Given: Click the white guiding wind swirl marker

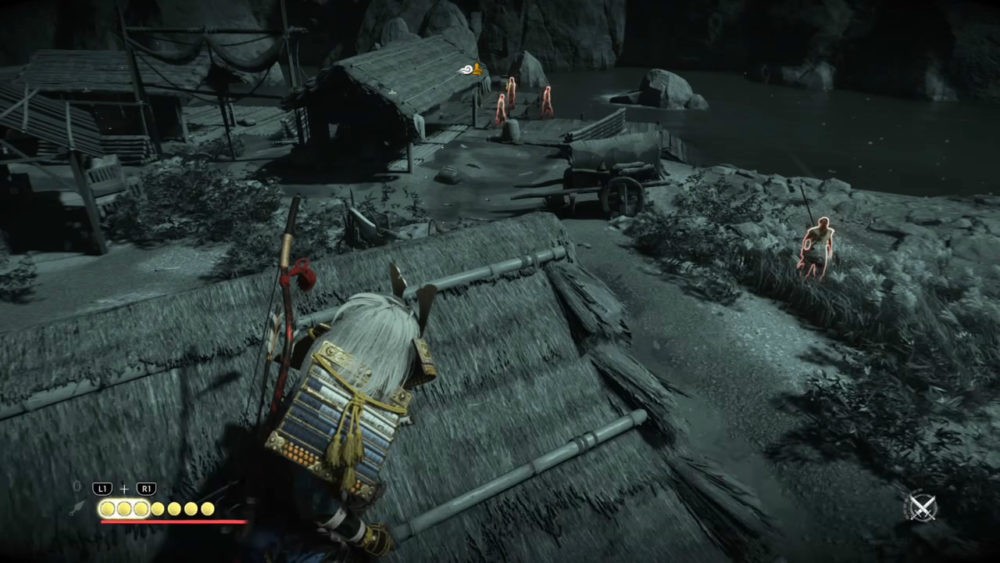Looking at the screenshot, I should click(x=466, y=69).
